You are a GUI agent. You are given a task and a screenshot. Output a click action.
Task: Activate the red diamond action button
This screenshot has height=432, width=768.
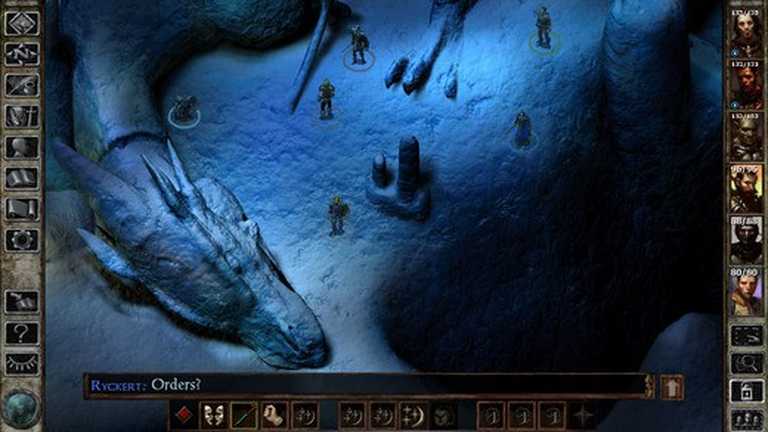(x=185, y=414)
